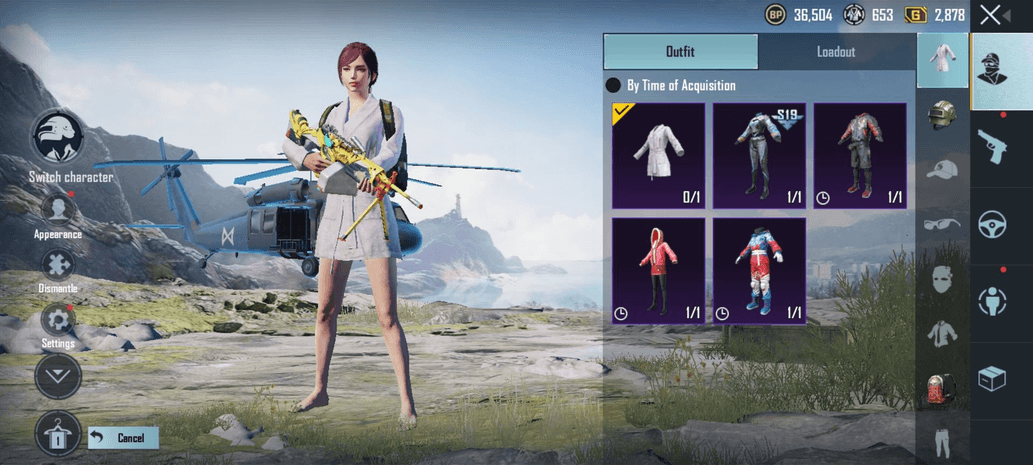Open the glasses category
The height and width of the screenshot is (465, 1033).
click(941, 223)
